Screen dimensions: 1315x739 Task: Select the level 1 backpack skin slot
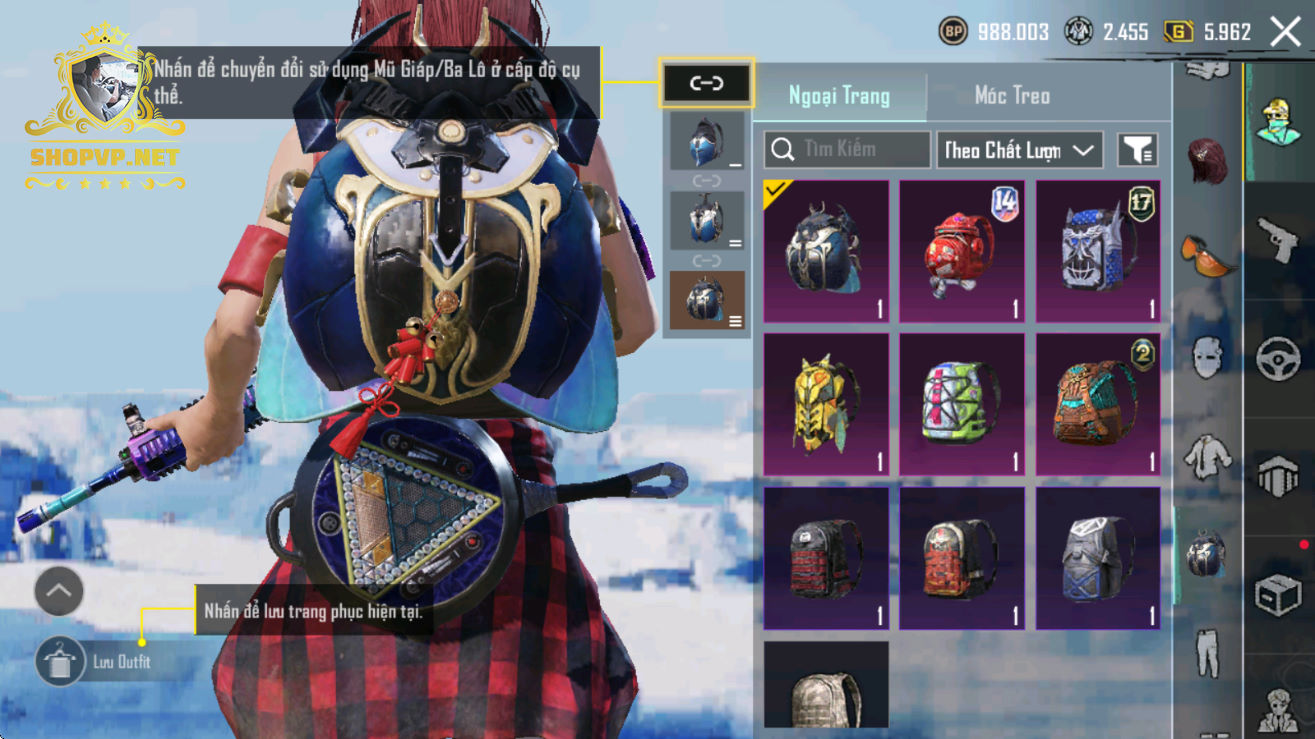(x=707, y=140)
